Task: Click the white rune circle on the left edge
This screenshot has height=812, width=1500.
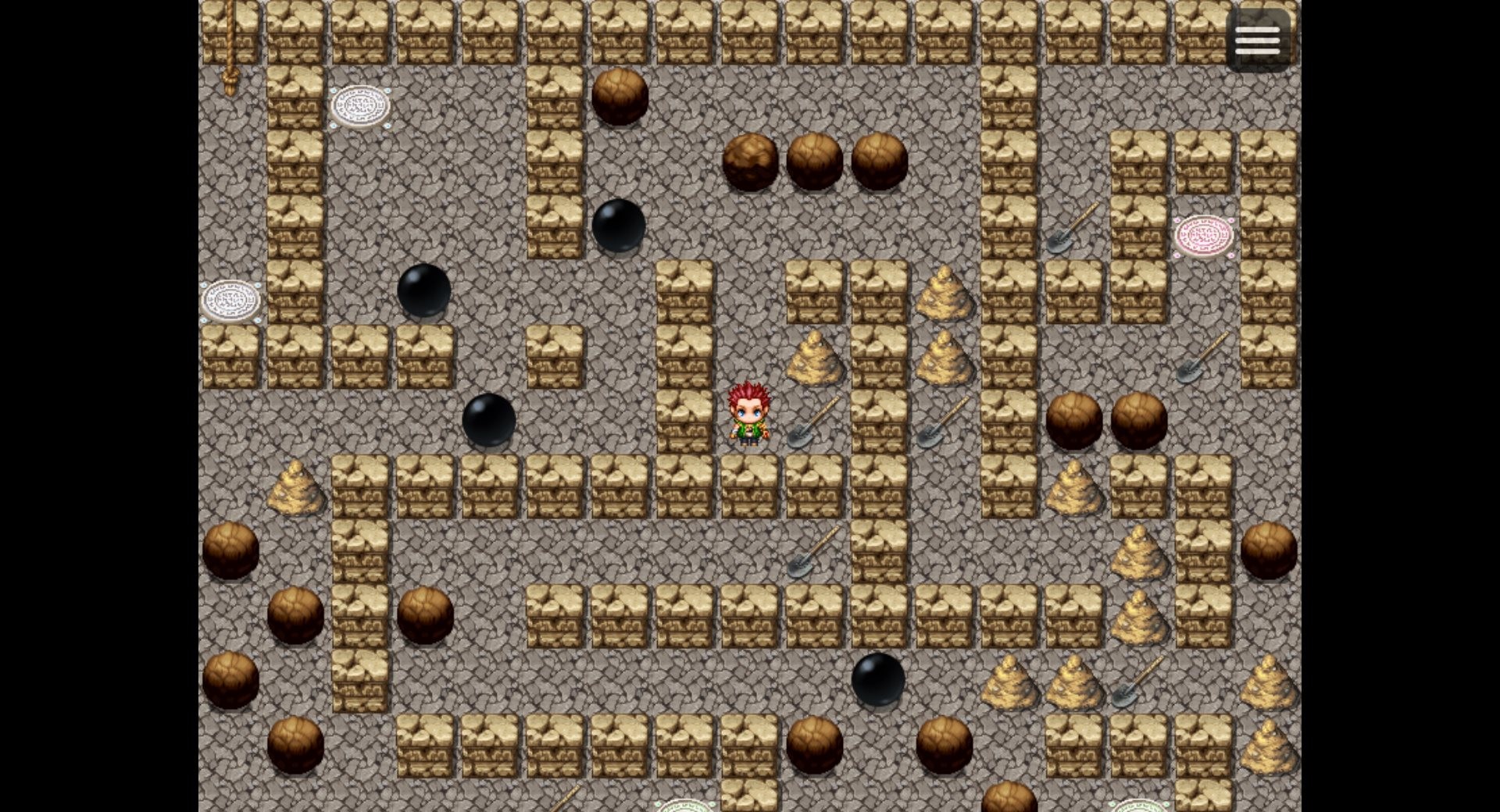Action: (x=230, y=301)
